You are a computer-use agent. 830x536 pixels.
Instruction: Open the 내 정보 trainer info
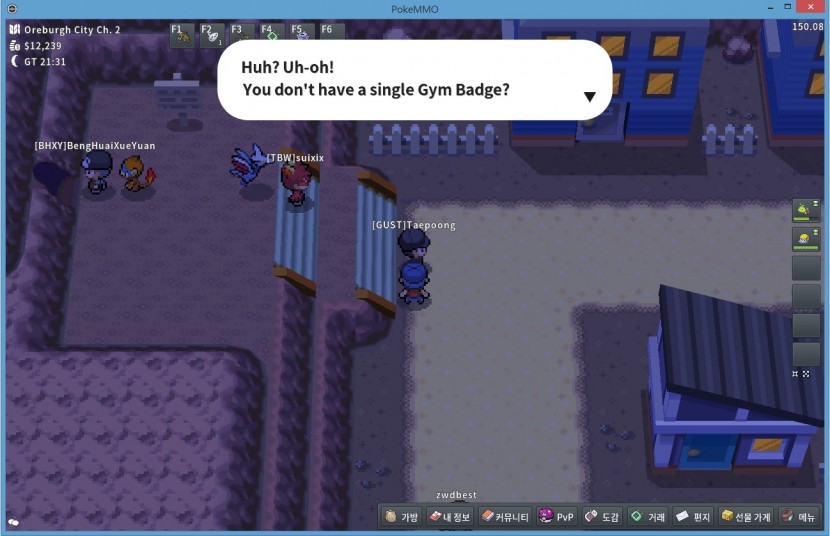tap(450, 517)
